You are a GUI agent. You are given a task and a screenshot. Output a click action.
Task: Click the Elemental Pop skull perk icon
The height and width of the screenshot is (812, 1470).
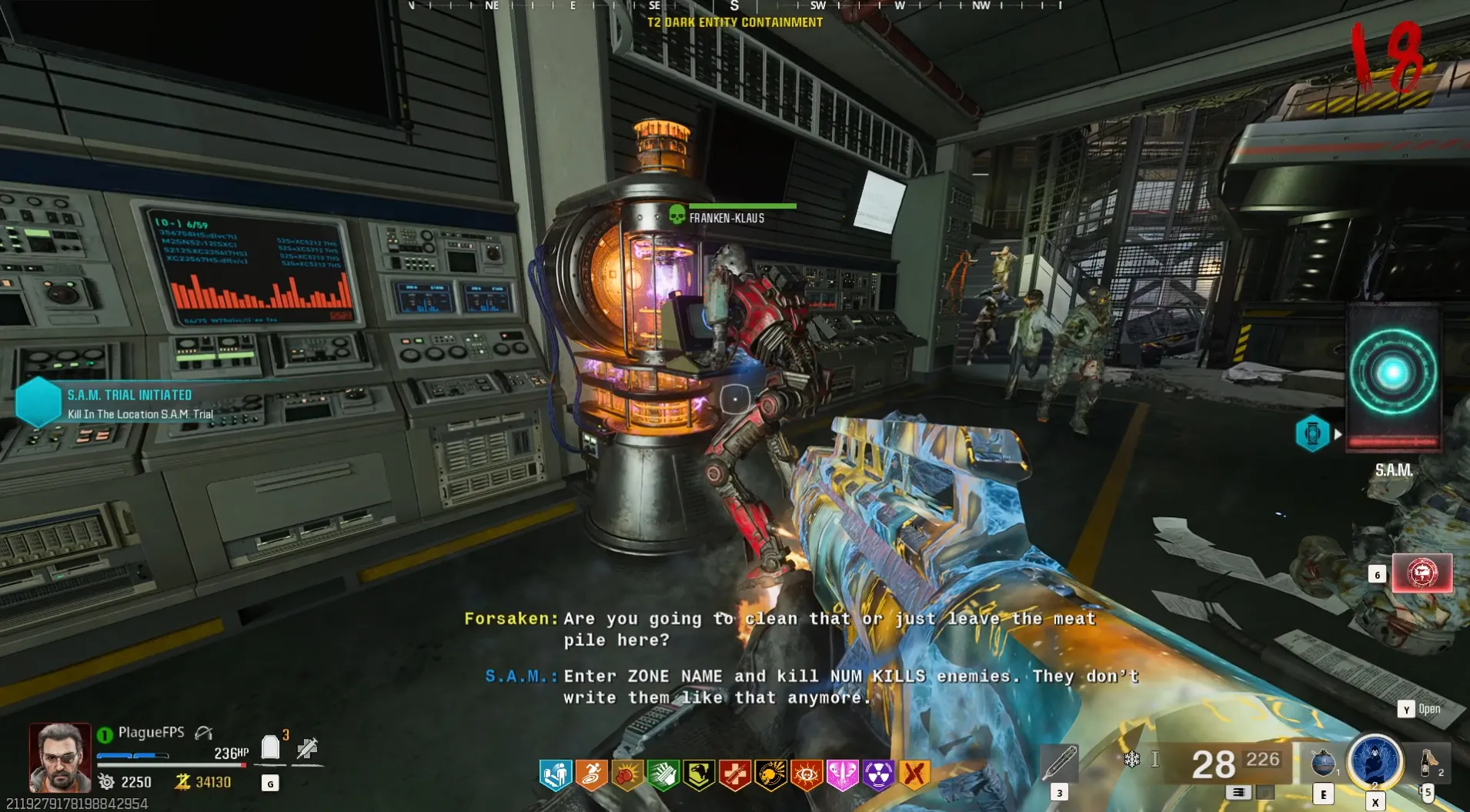[770, 775]
